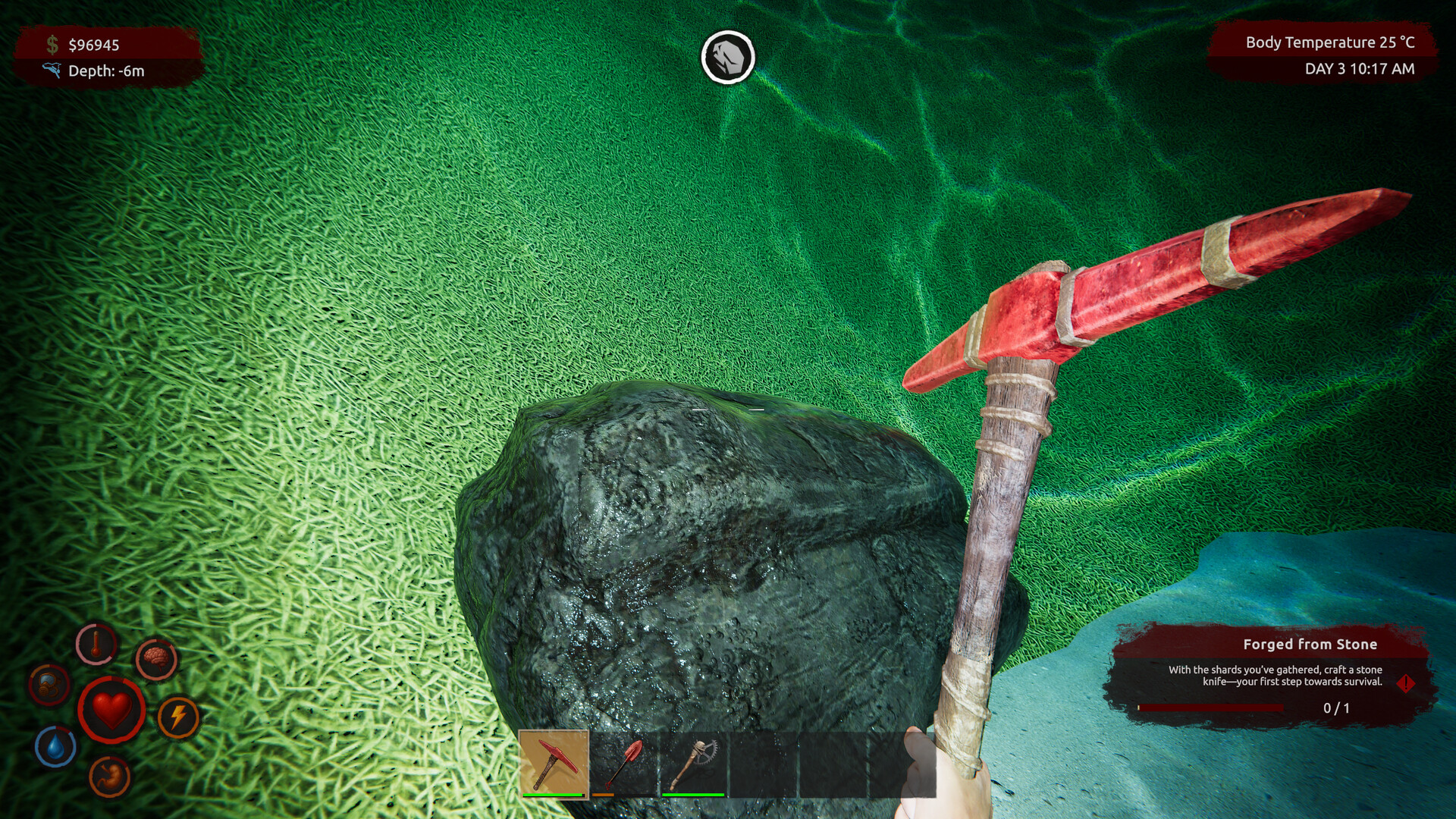This screenshot has height=819, width=1456.
Task: Check the diving mask oxygen icon
Action: [x=49, y=684]
